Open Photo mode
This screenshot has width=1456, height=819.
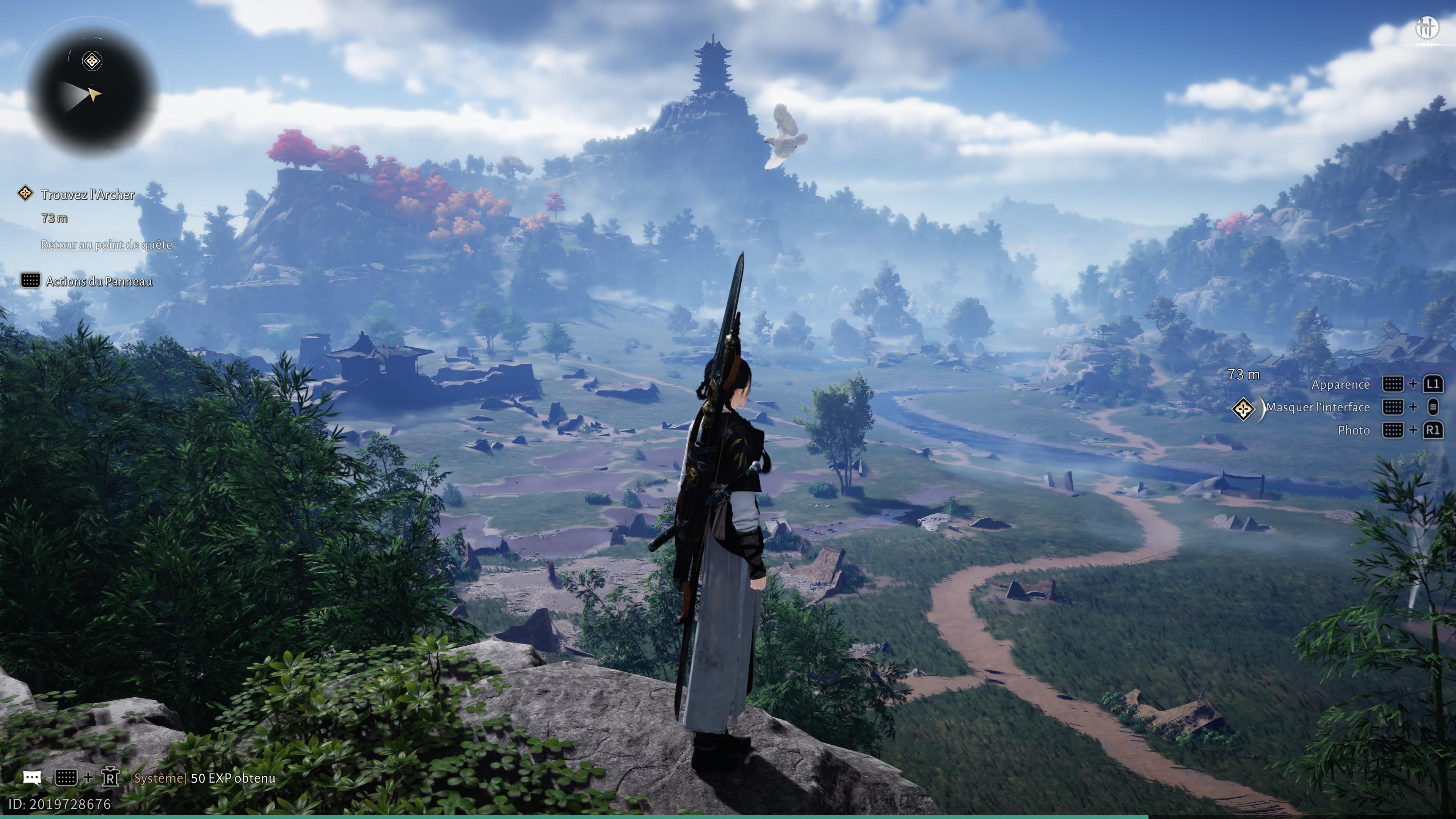(x=1354, y=430)
